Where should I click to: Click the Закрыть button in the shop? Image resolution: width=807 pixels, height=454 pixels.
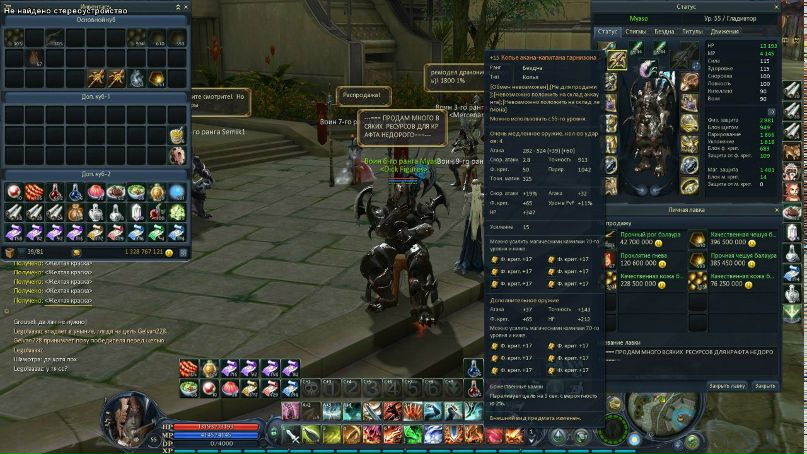pos(764,385)
